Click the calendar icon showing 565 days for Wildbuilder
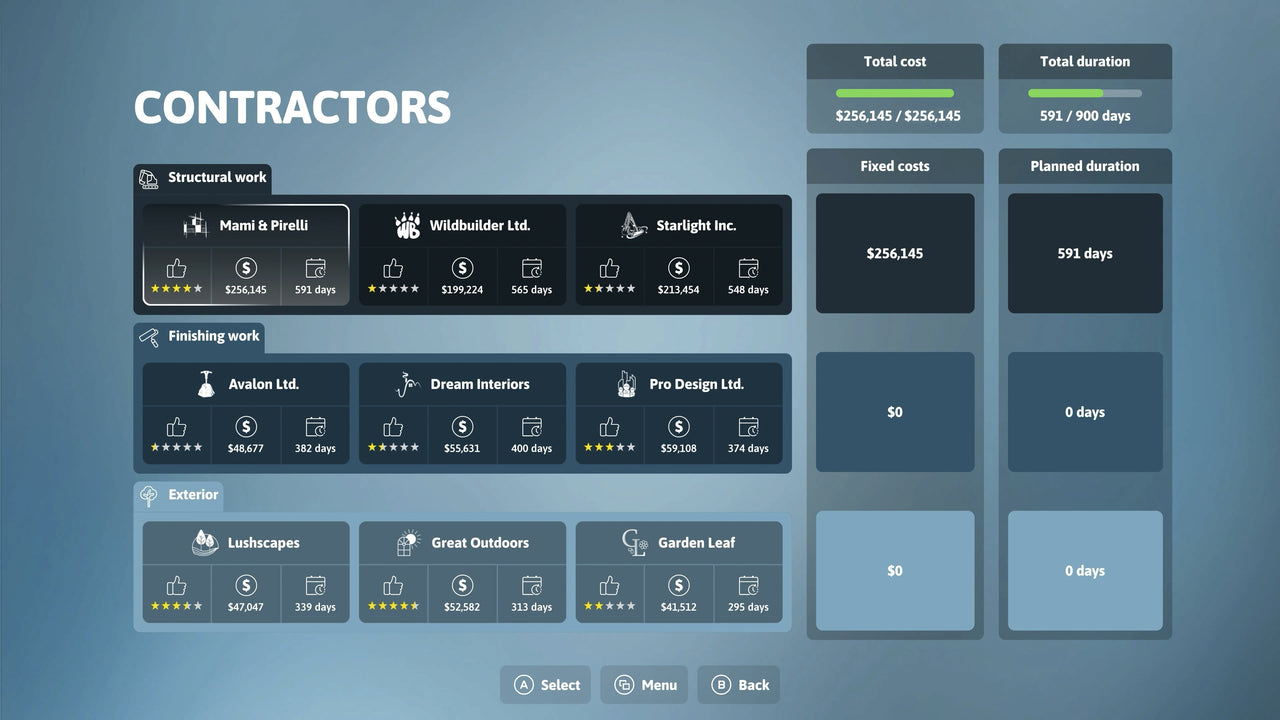This screenshot has width=1280, height=720. pyautogui.click(x=532, y=267)
